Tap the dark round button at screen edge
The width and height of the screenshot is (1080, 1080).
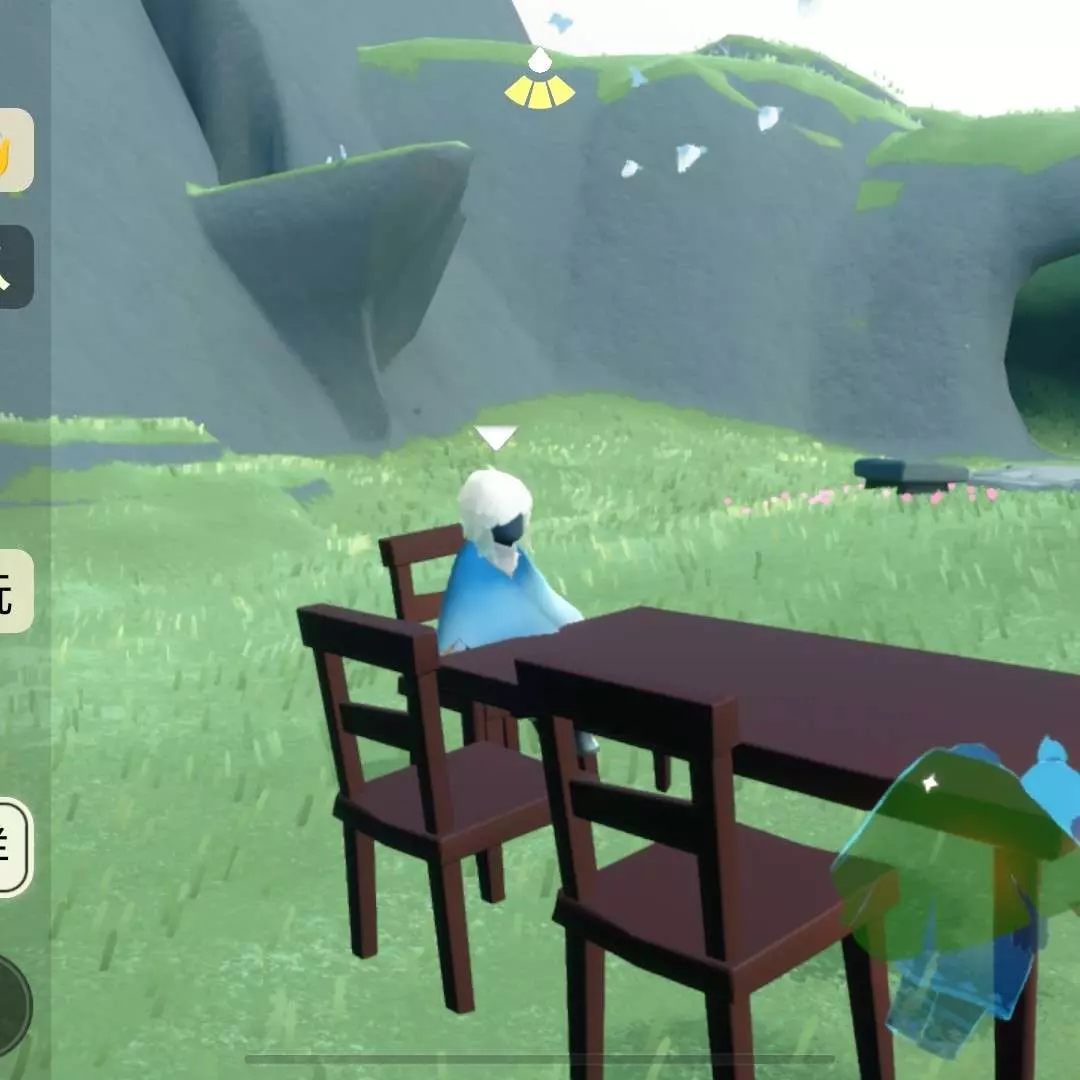pos(12,1003)
